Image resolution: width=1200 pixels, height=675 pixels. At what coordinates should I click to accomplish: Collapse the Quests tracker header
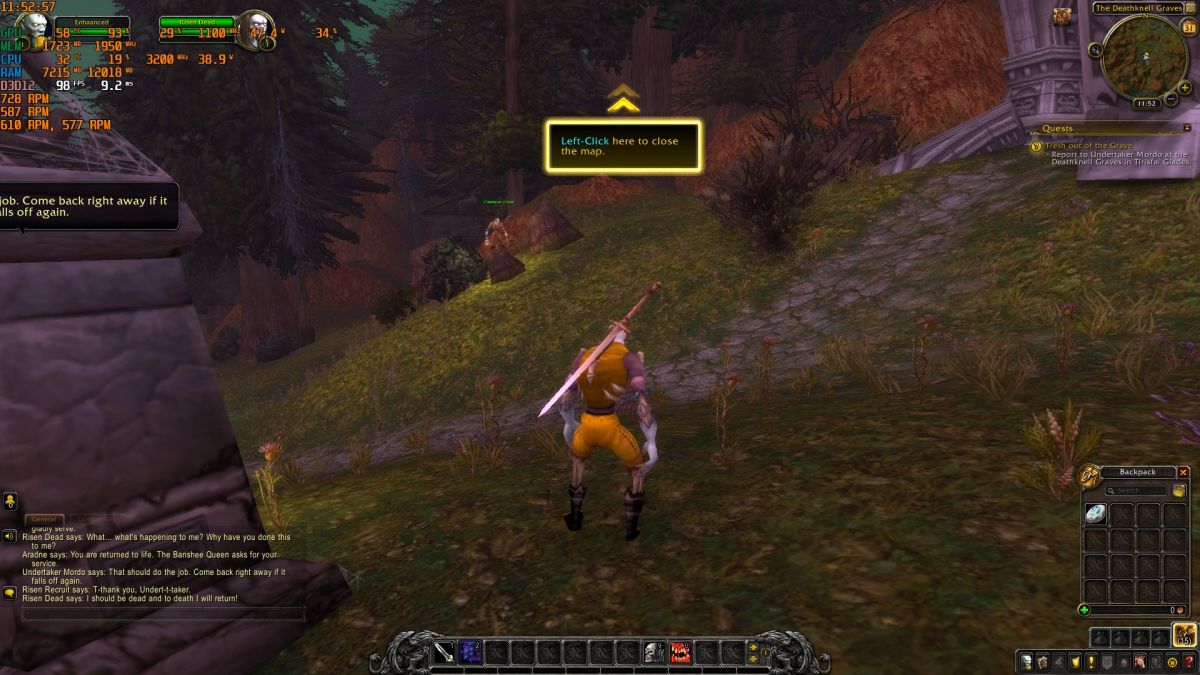tap(1187, 128)
